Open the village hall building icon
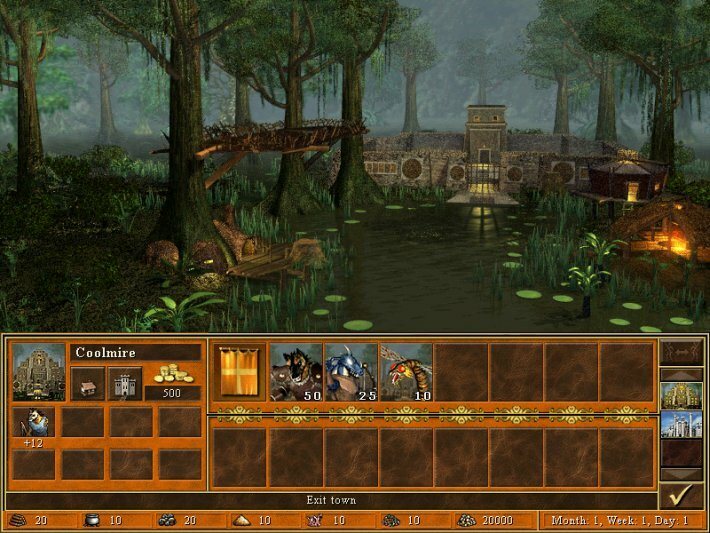Viewport: 710px width, 533px height. (87, 384)
